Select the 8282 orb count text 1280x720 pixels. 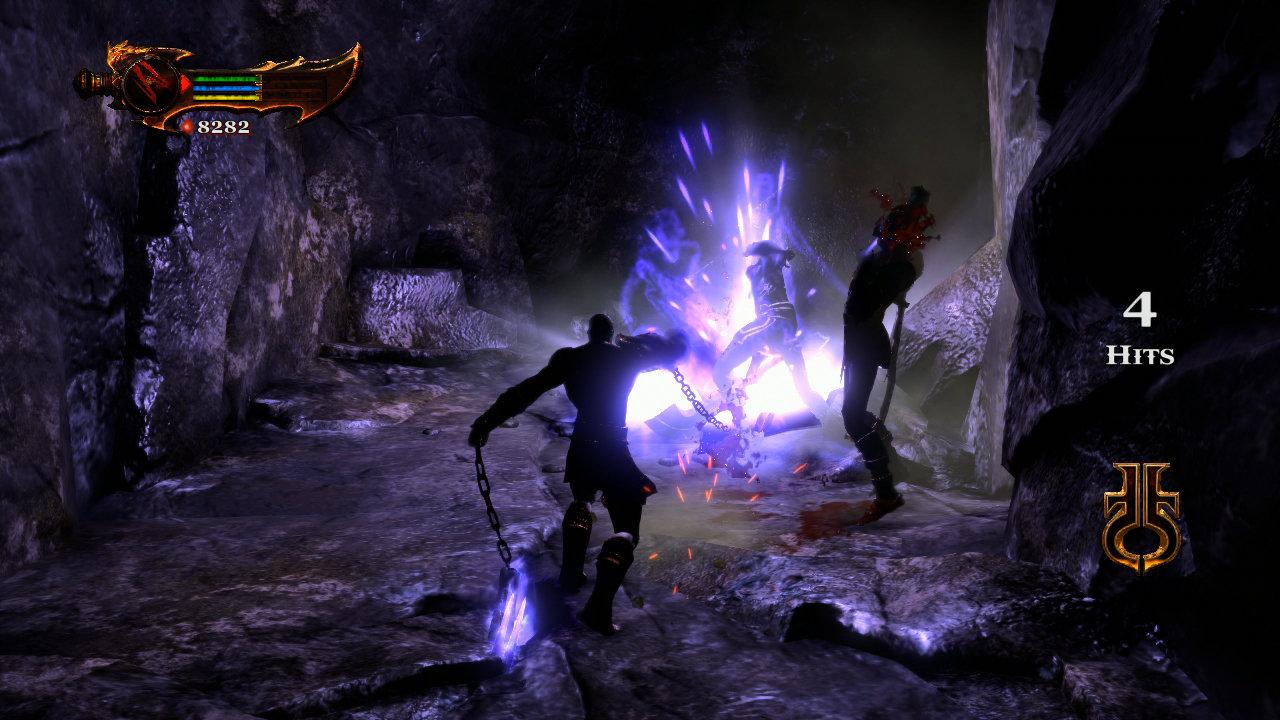coord(224,126)
